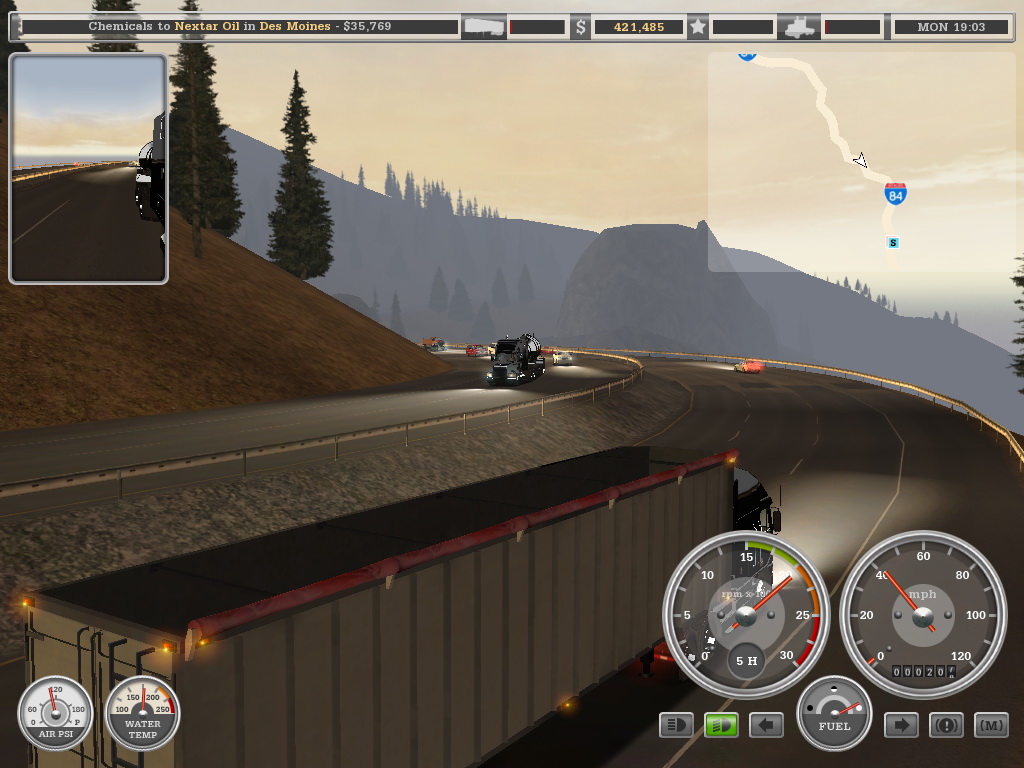Click the rear-view mirror panel
The image size is (1024, 768).
(88, 169)
